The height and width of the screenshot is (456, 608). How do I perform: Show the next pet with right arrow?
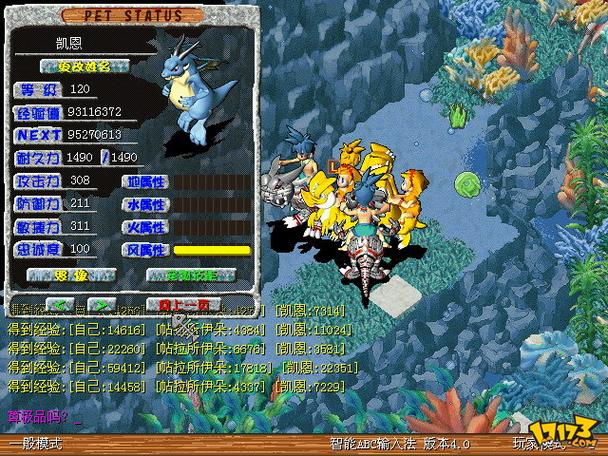pos(100,304)
